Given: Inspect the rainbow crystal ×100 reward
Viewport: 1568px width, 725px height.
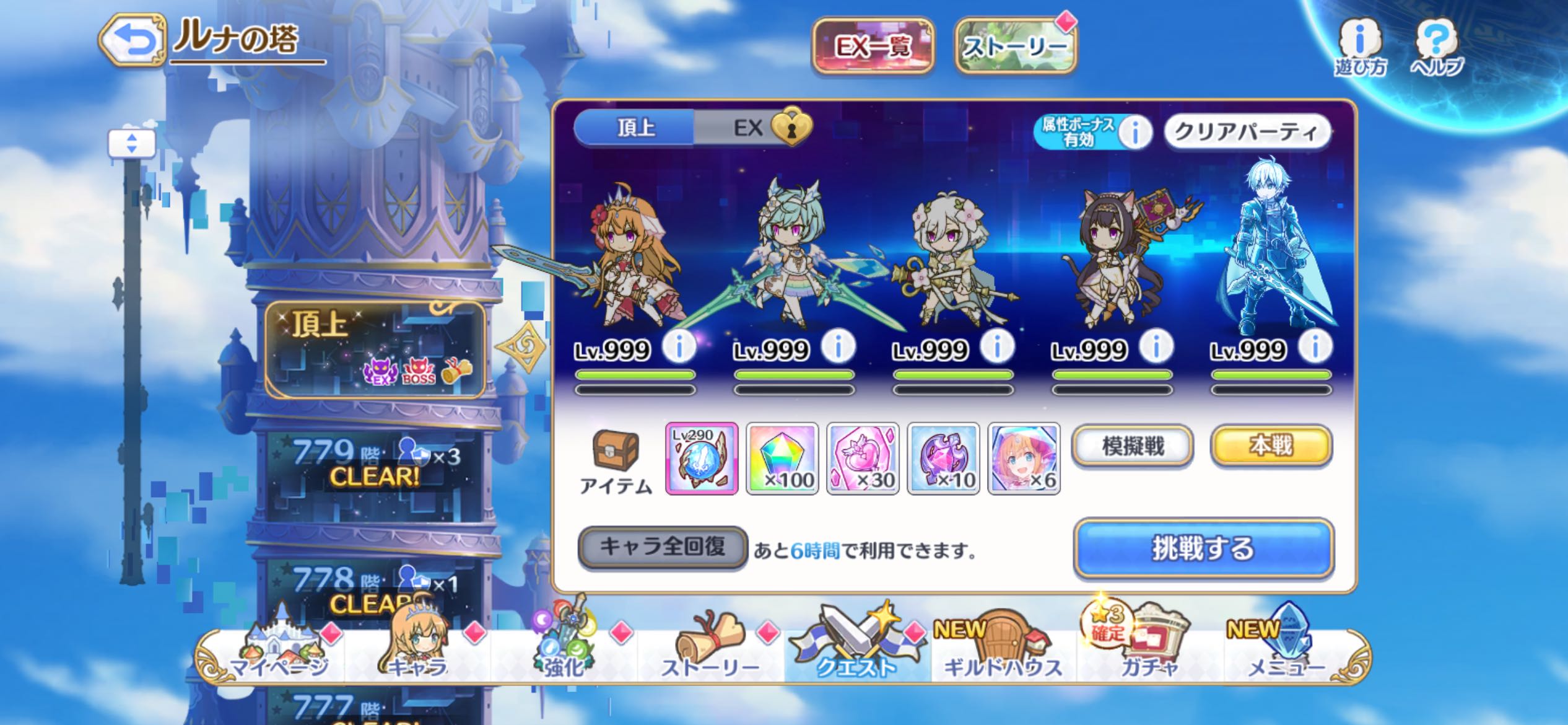Looking at the screenshot, I should [782, 459].
